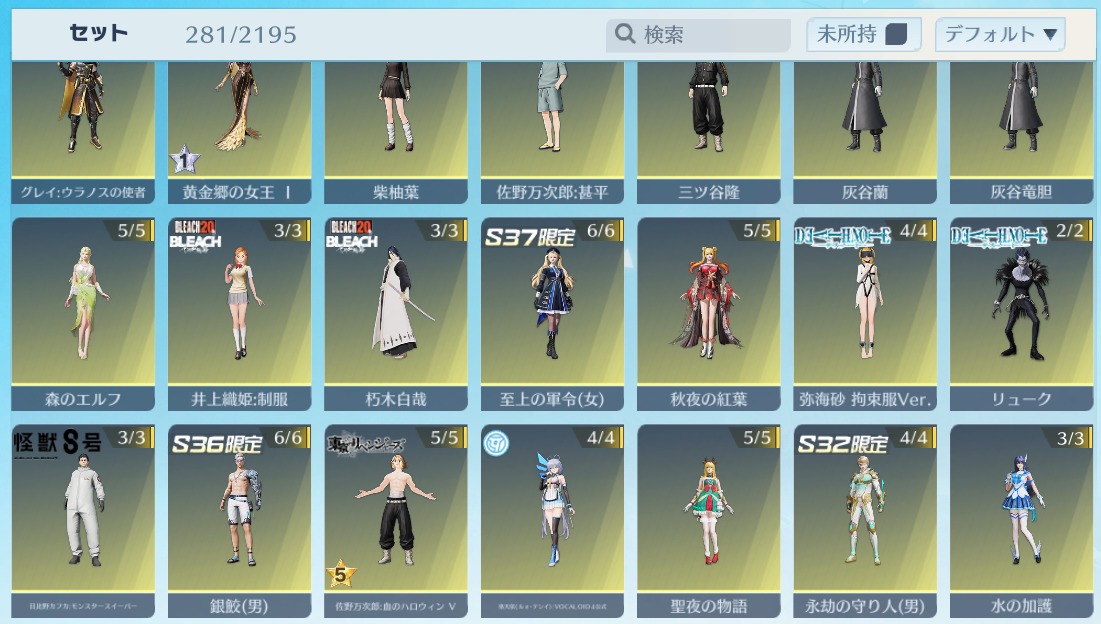This screenshot has width=1101, height=624.
Task: Select the 森のエルフ outfit set
Action: coord(83,311)
